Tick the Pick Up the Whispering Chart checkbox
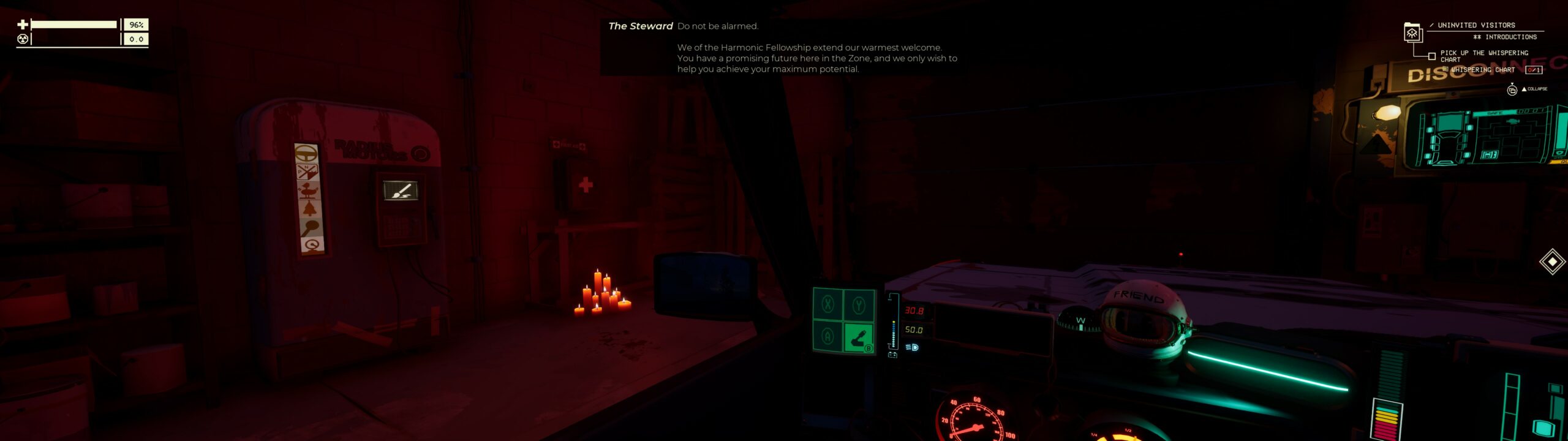Screen dimensions: 1568x441 tap(1431, 56)
